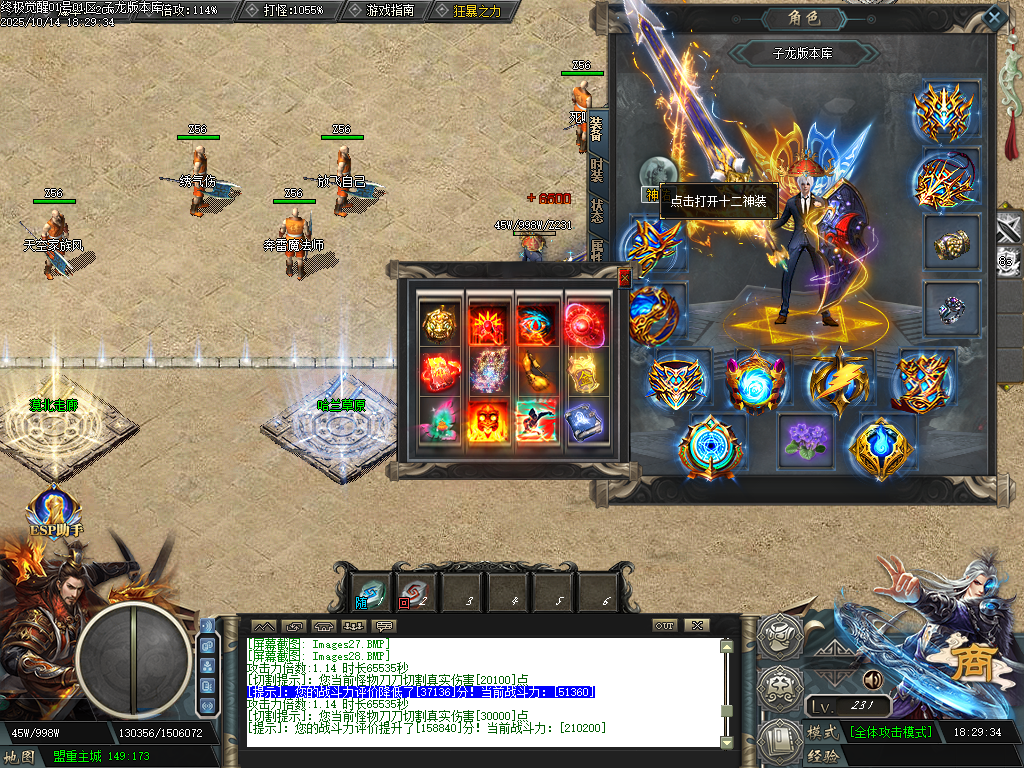
Task: Change the 全体攻击模式 attack mode
Action: coord(891,732)
